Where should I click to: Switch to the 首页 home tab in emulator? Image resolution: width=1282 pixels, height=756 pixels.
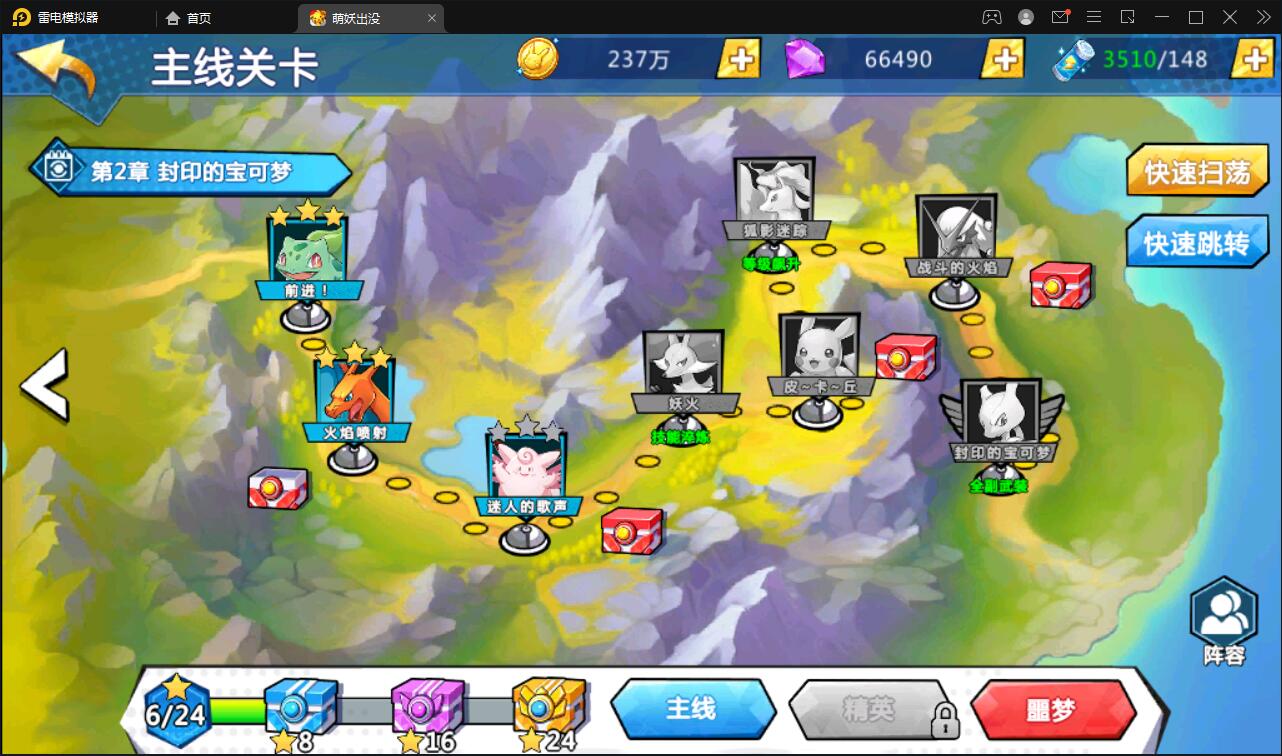point(189,18)
